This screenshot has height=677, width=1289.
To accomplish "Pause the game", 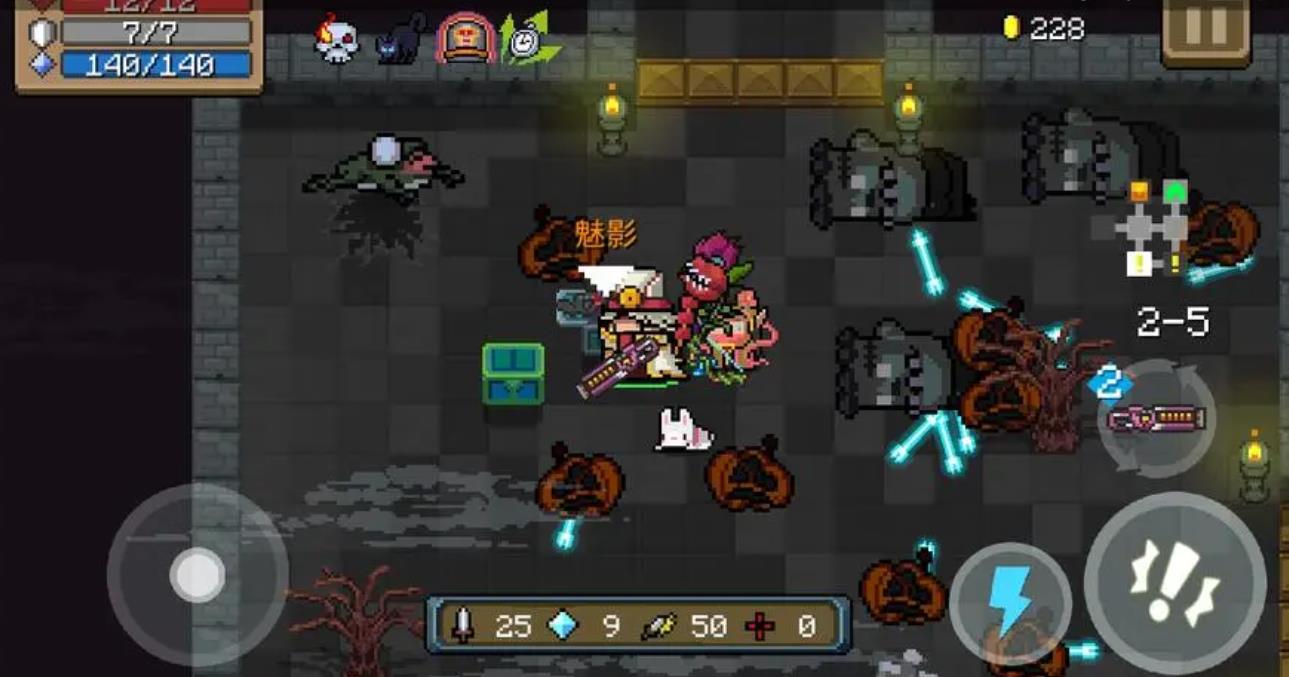I will click(x=1206, y=29).
